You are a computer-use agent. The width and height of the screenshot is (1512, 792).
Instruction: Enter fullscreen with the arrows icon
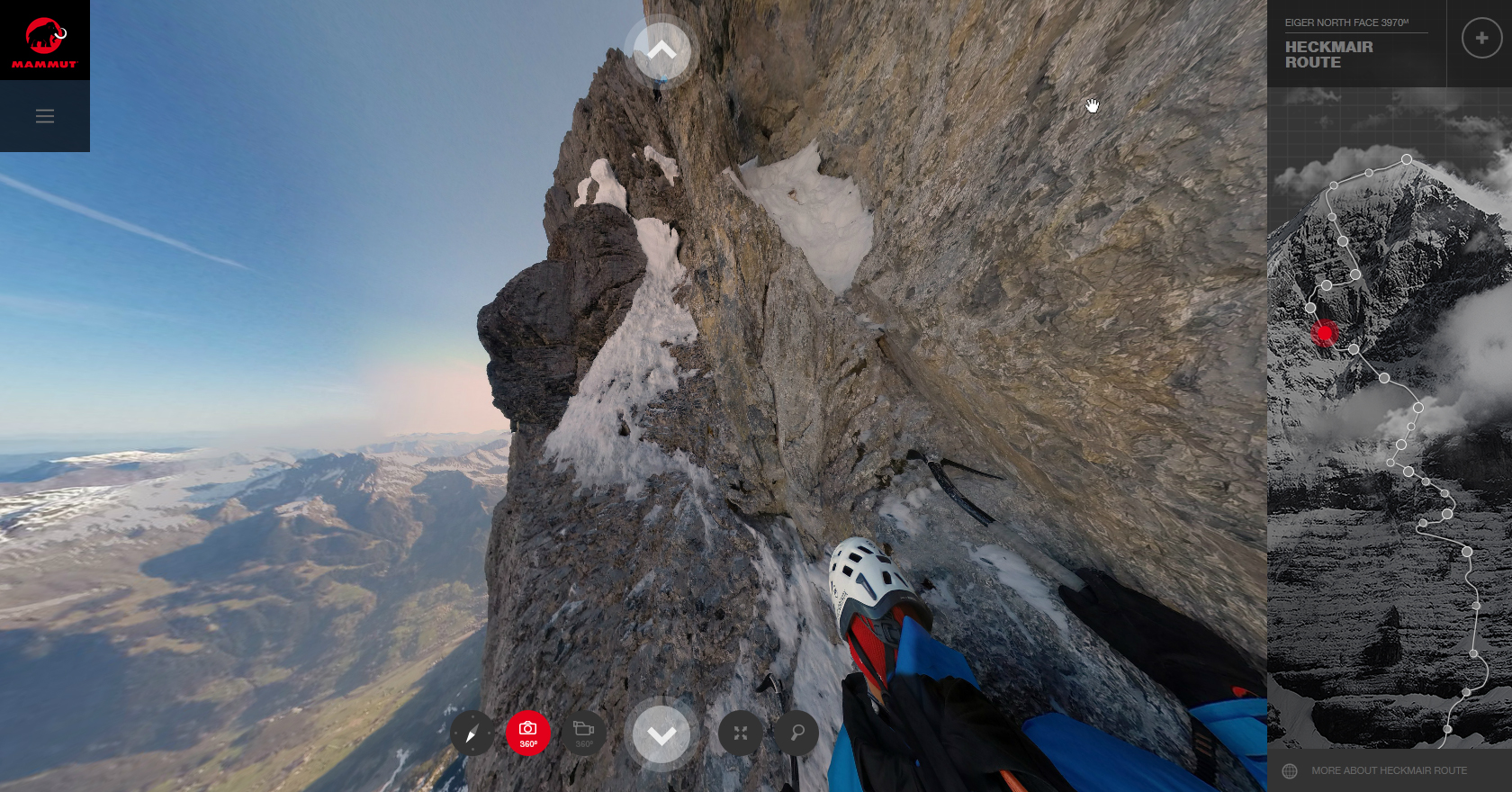741,733
